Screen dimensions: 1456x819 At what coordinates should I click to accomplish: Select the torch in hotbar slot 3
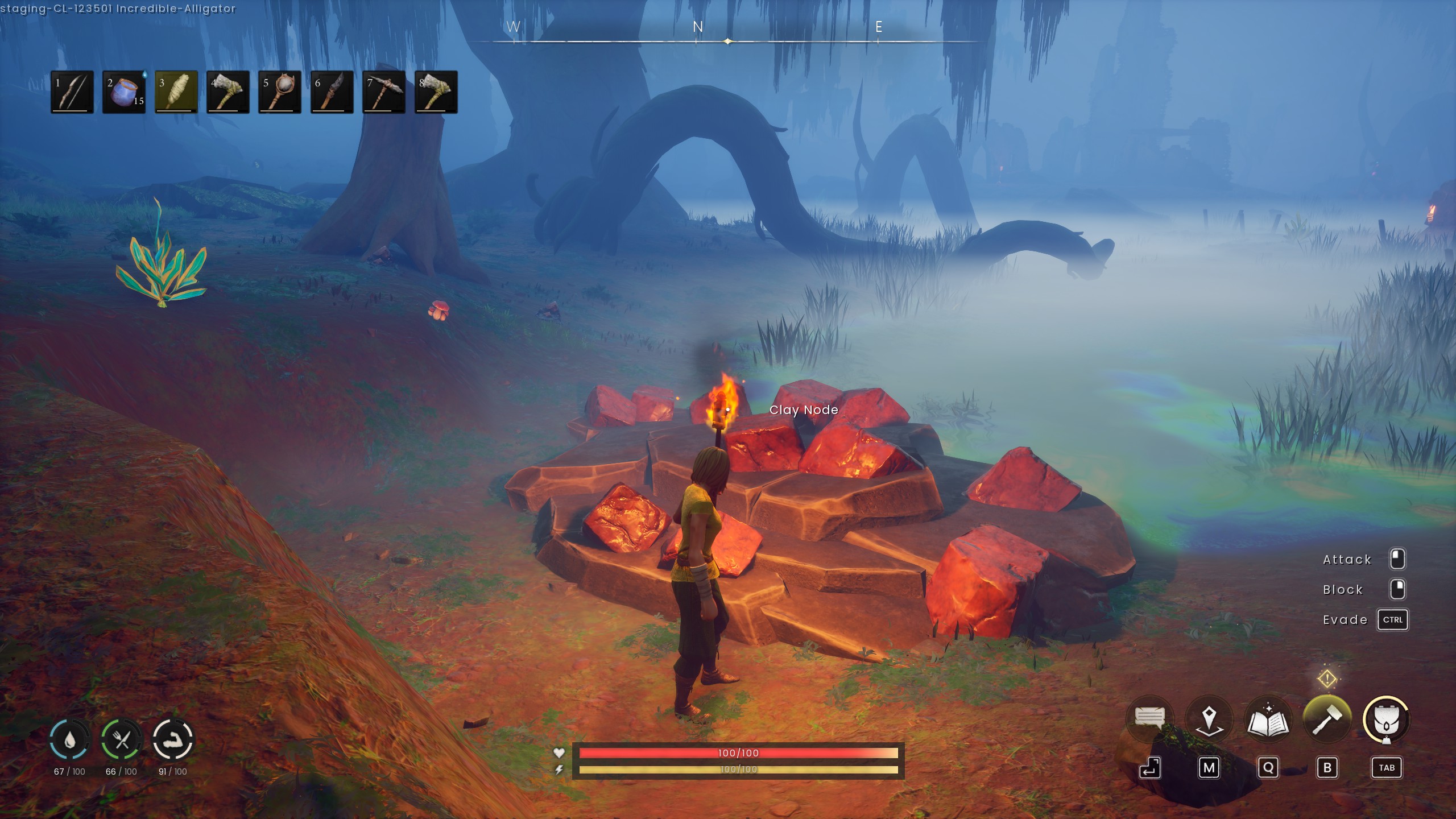point(176,92)
